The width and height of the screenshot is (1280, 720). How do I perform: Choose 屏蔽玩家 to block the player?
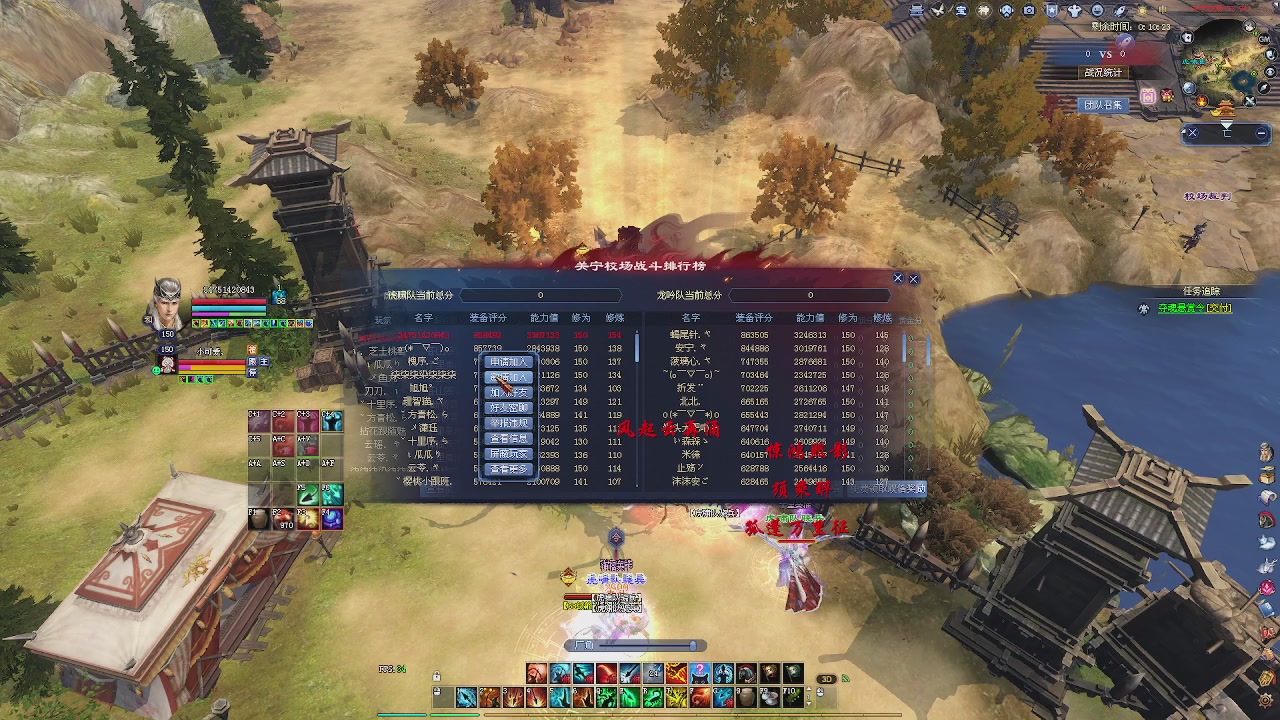508,454
